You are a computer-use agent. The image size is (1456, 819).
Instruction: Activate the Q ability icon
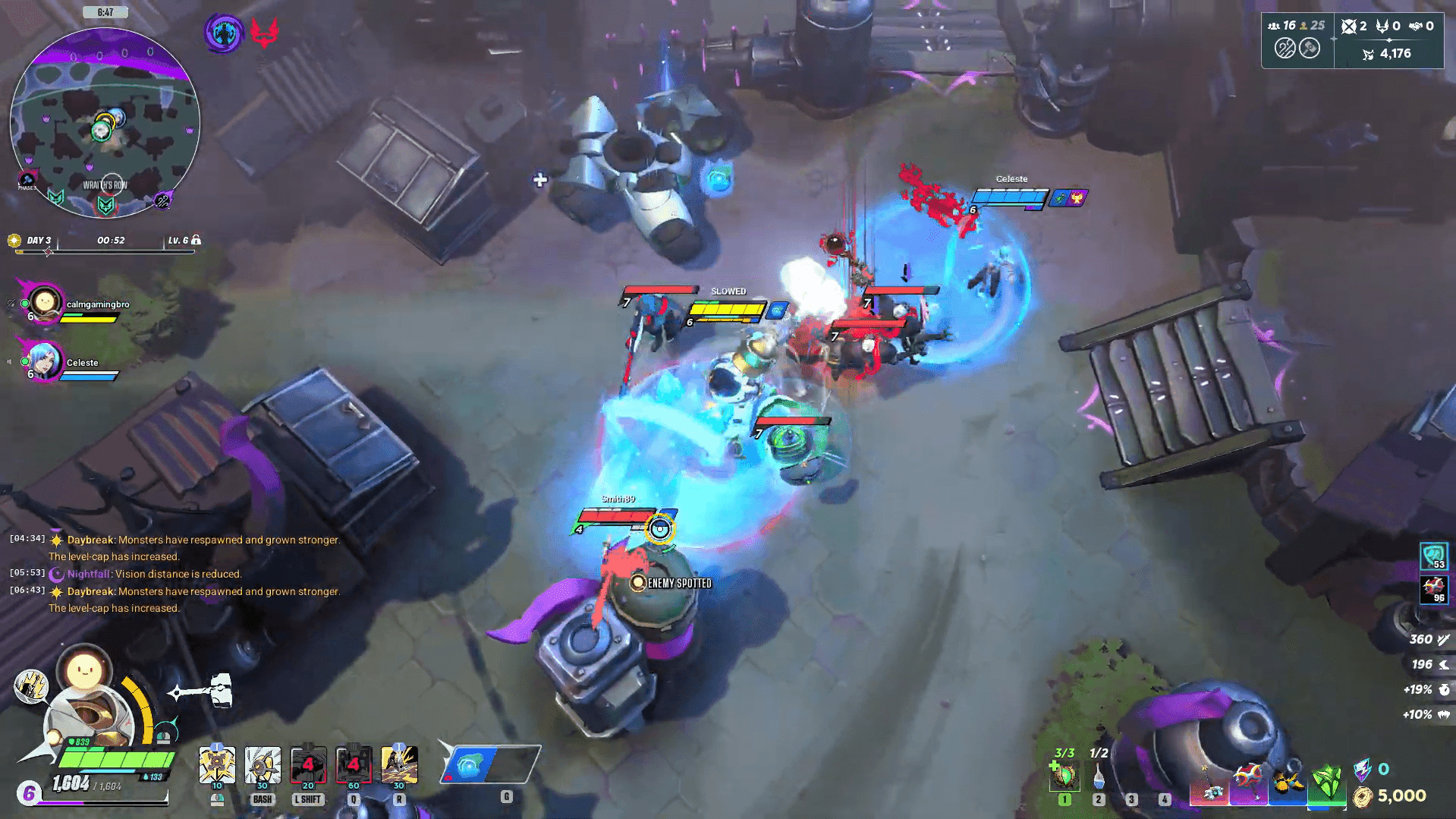[x=354, y=765]
